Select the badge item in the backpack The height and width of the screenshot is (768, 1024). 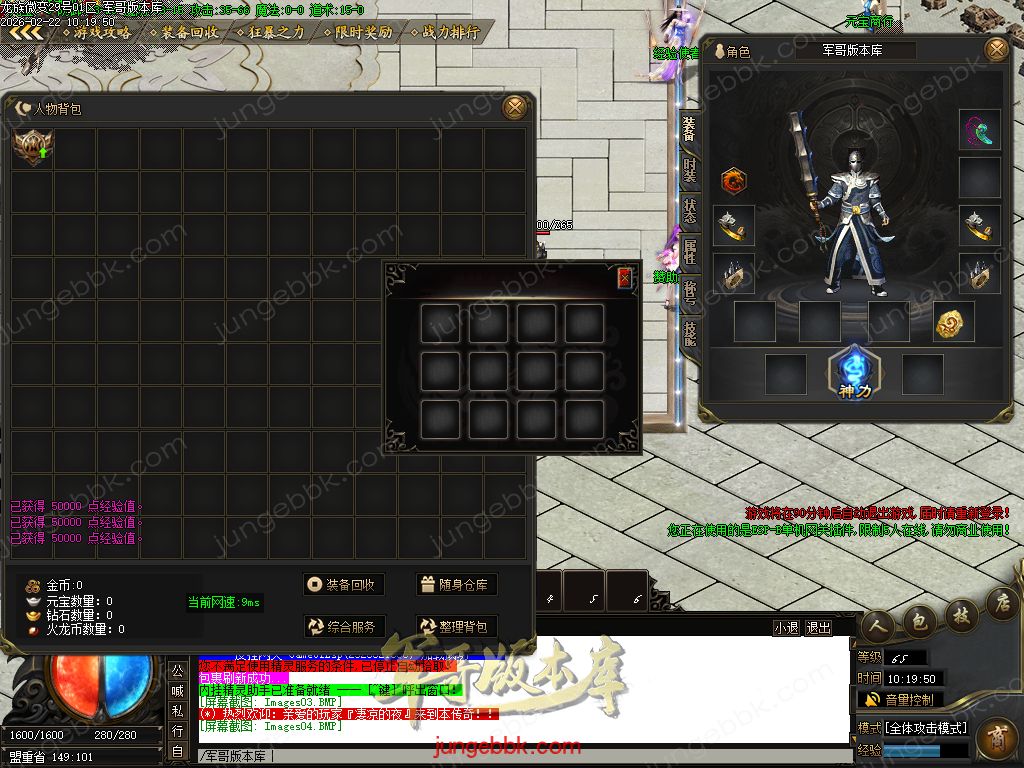32,148
